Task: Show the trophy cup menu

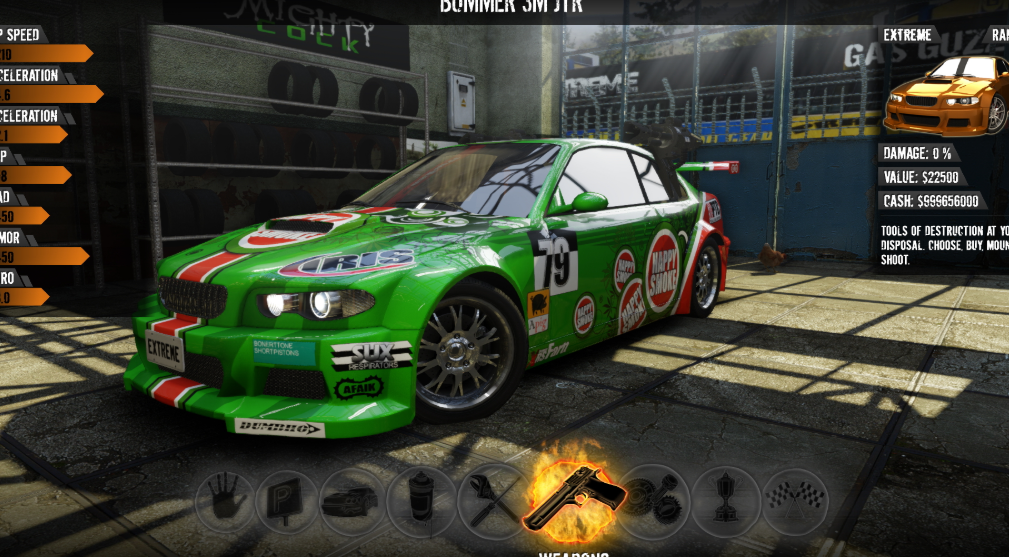Action: point(724,499)
